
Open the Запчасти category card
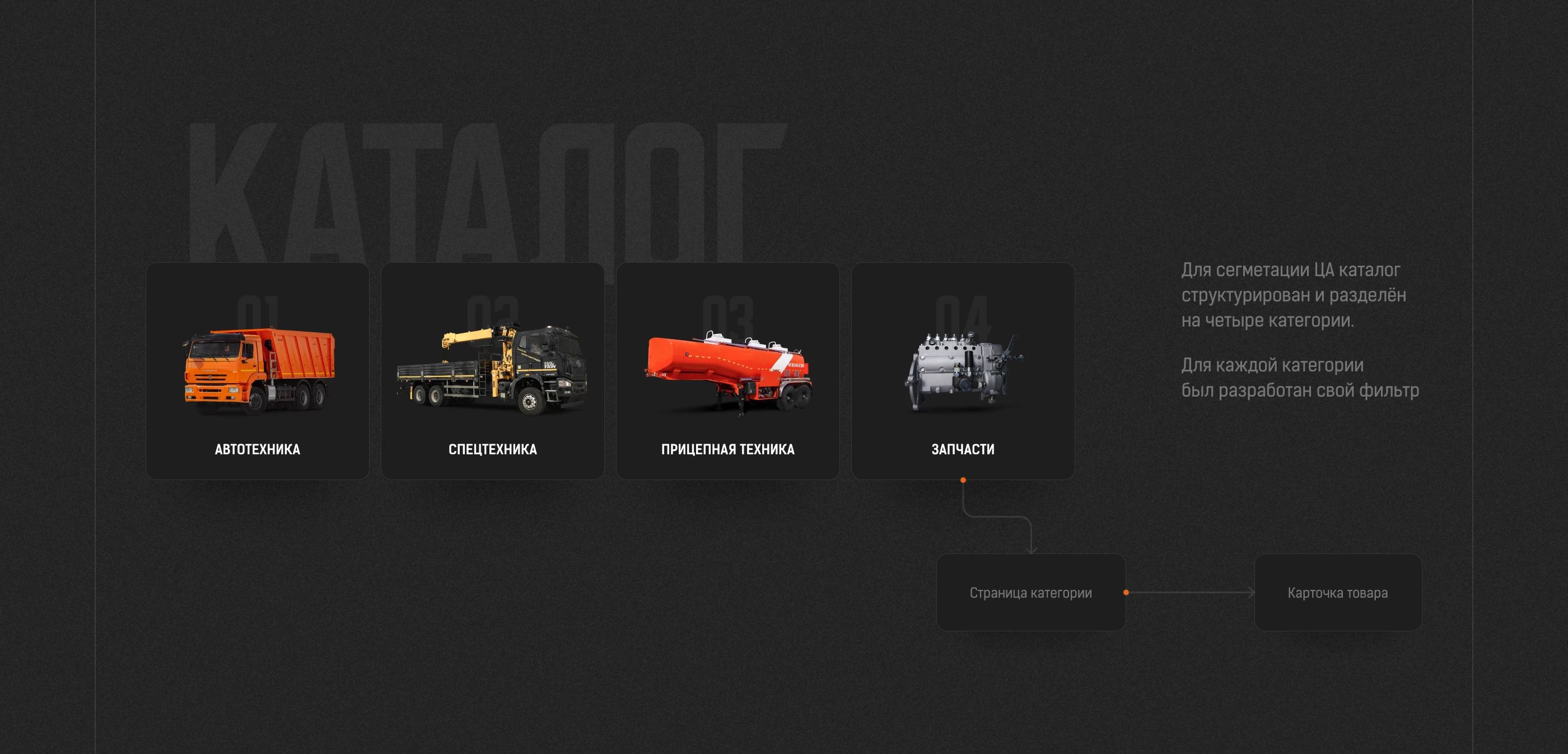pyautogui.click(x=962, y=371)
